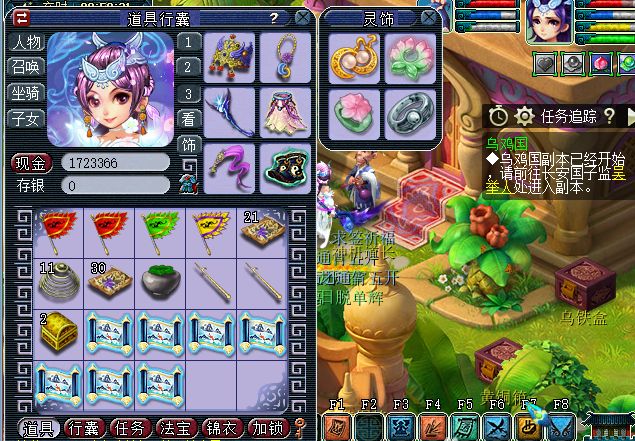Screen dimensions: 635x441
Task: Switch to the 召唤 summon tab
Action: [x=25, y=68]
